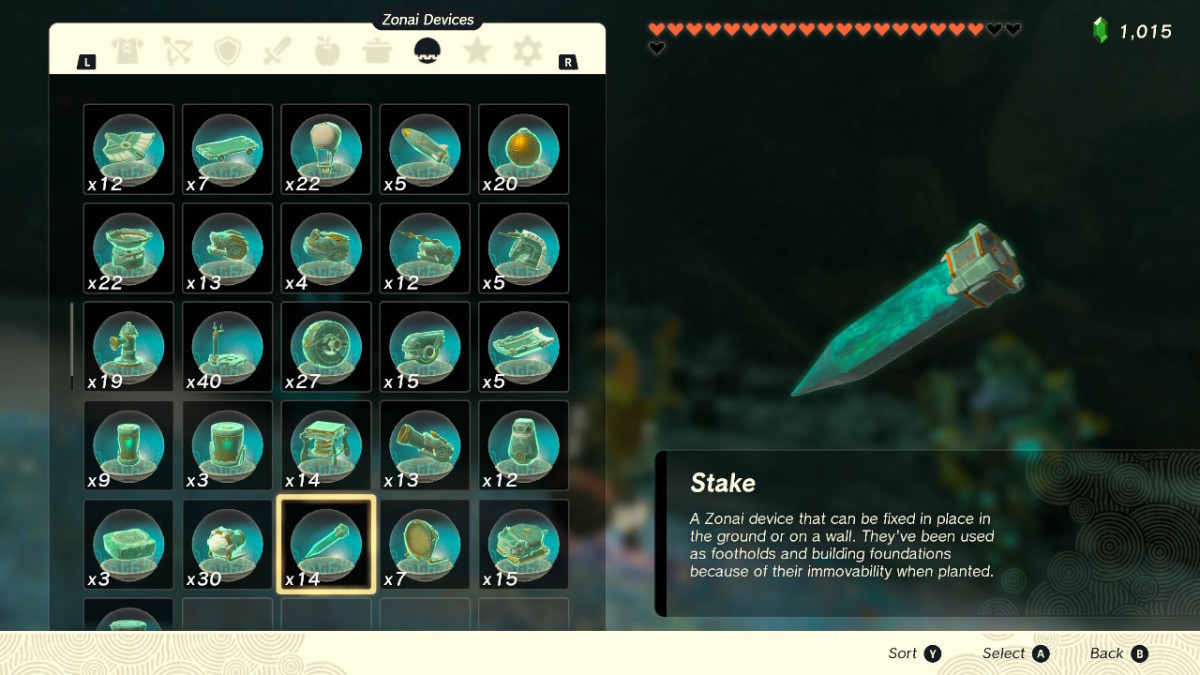Viewport: 1200px width, 675px height.
Task: Select the highlighted Stake slot
Action: (326, 544)
